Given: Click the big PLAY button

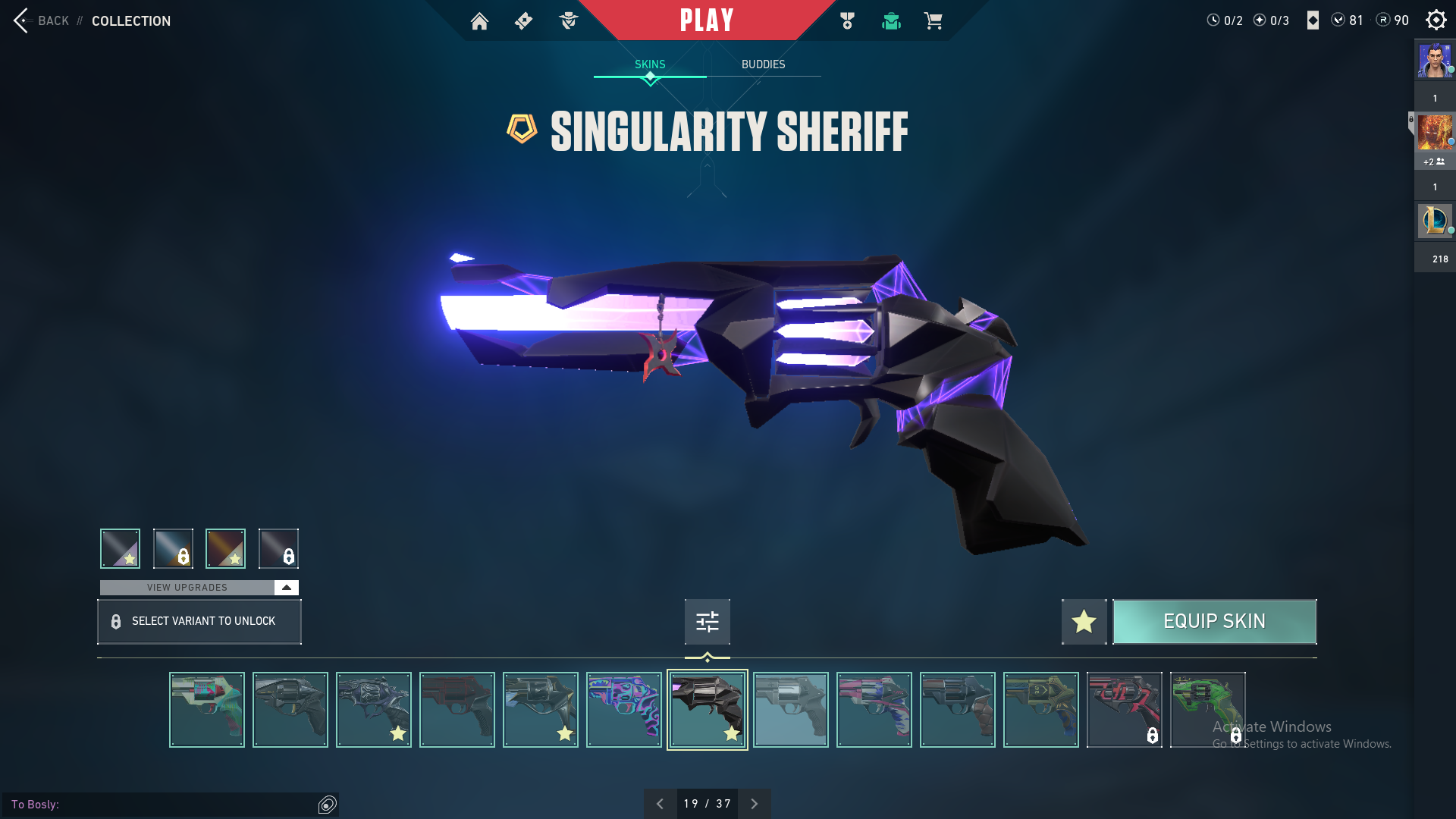Looking at the screenshot, I should pos(706,20).
